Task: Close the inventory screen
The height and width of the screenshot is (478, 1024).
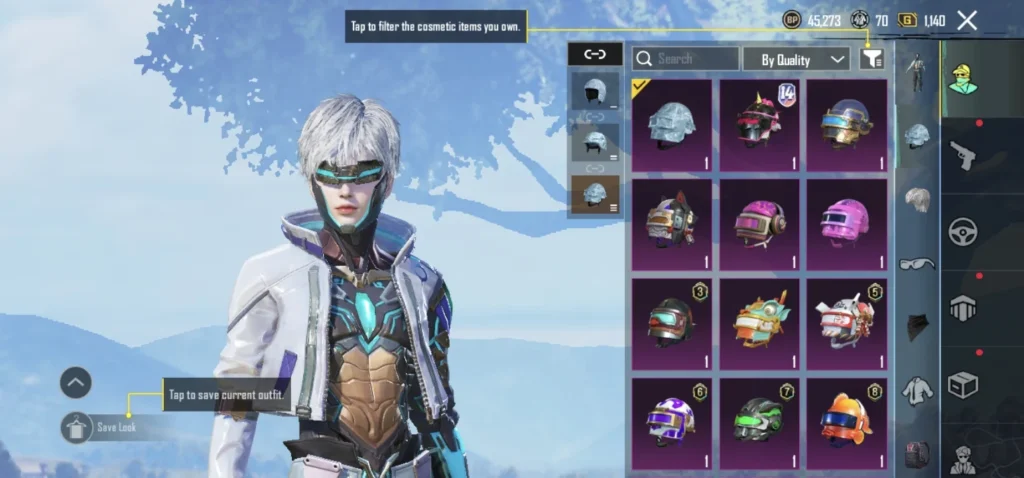Action: (x=967, y=20)
